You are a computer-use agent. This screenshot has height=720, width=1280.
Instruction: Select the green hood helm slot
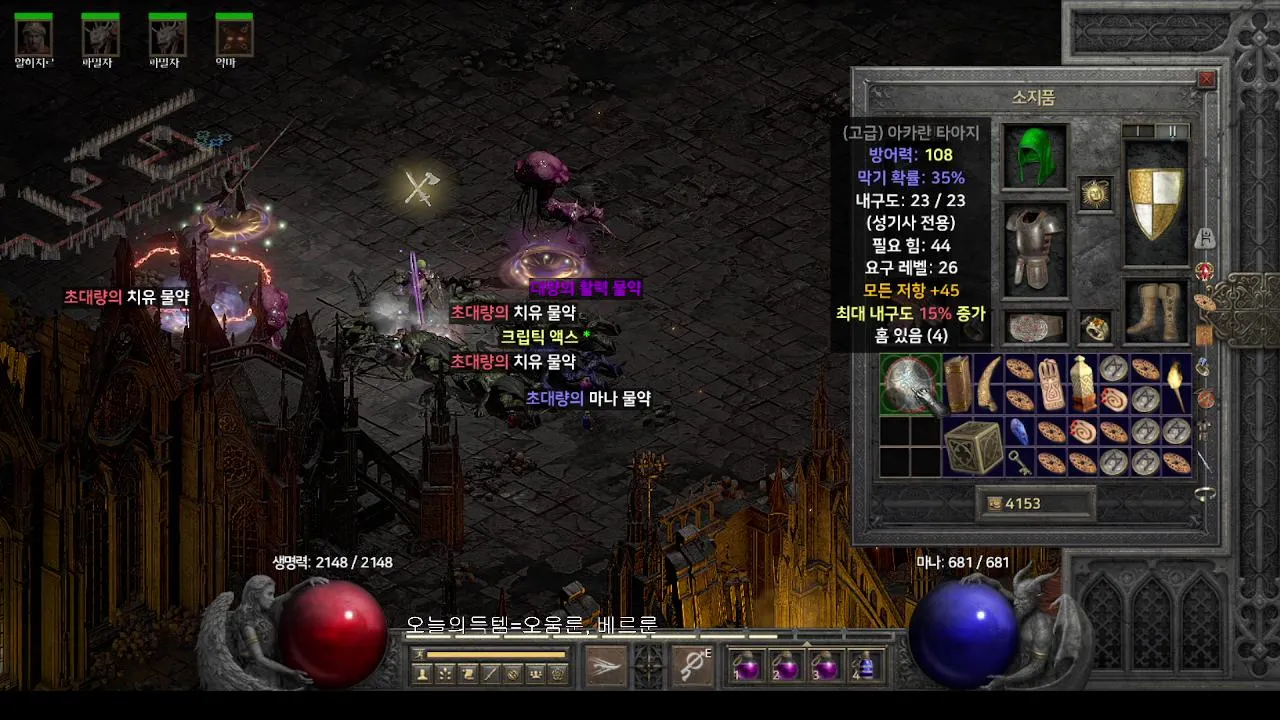point(1035,157)
